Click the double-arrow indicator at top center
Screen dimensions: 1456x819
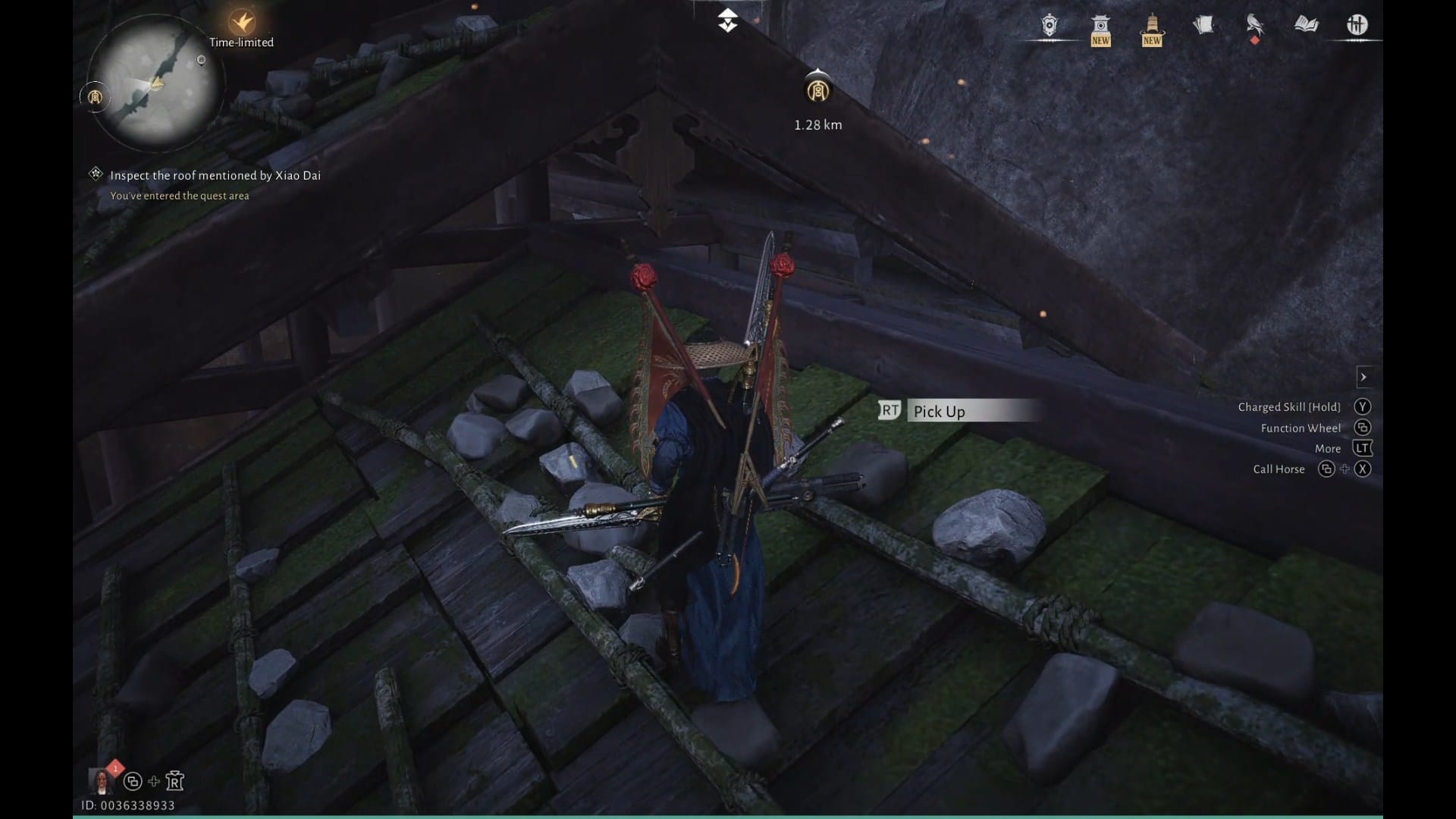coord(727,20)
